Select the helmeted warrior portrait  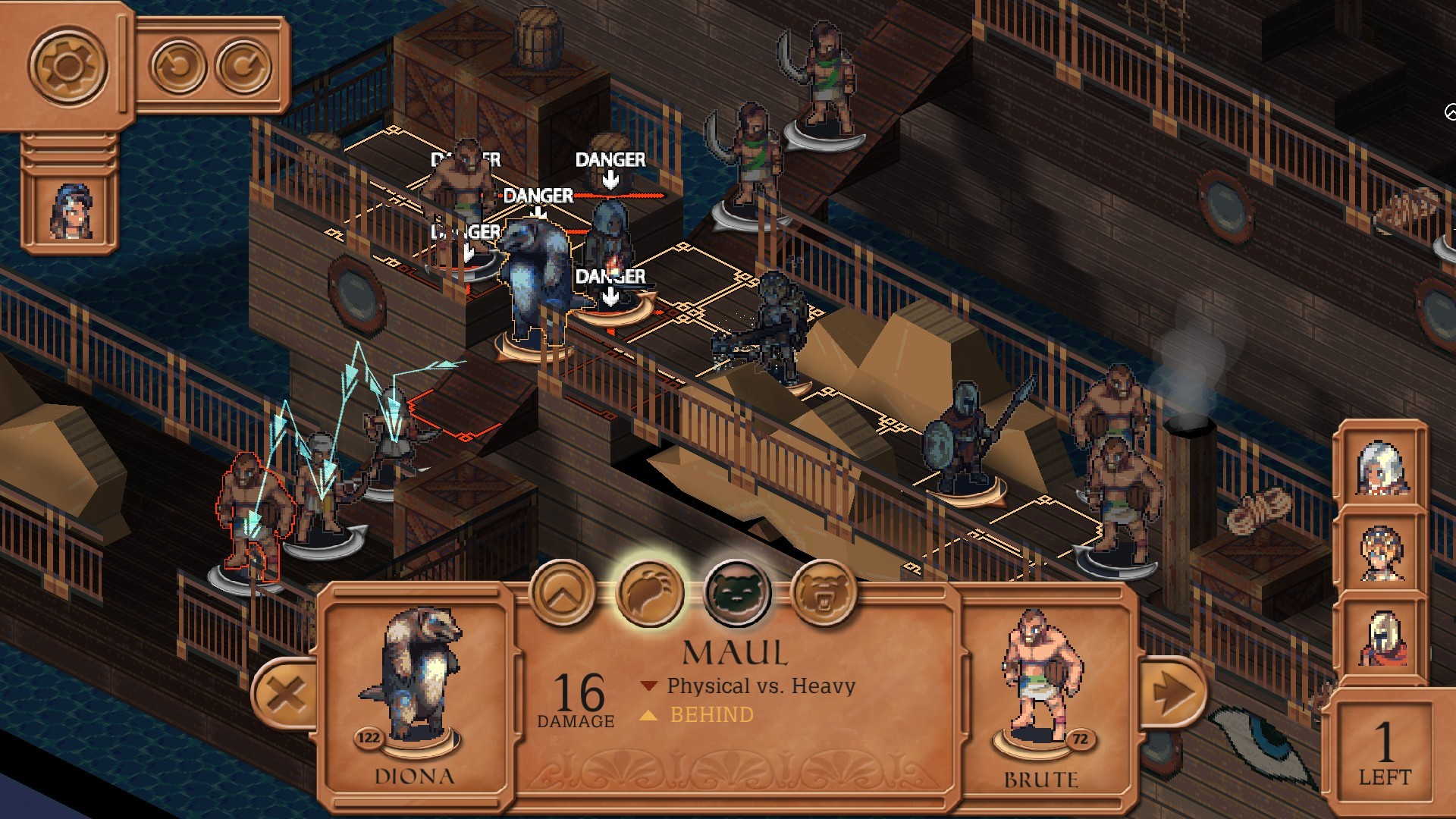tap(1382, 637)
